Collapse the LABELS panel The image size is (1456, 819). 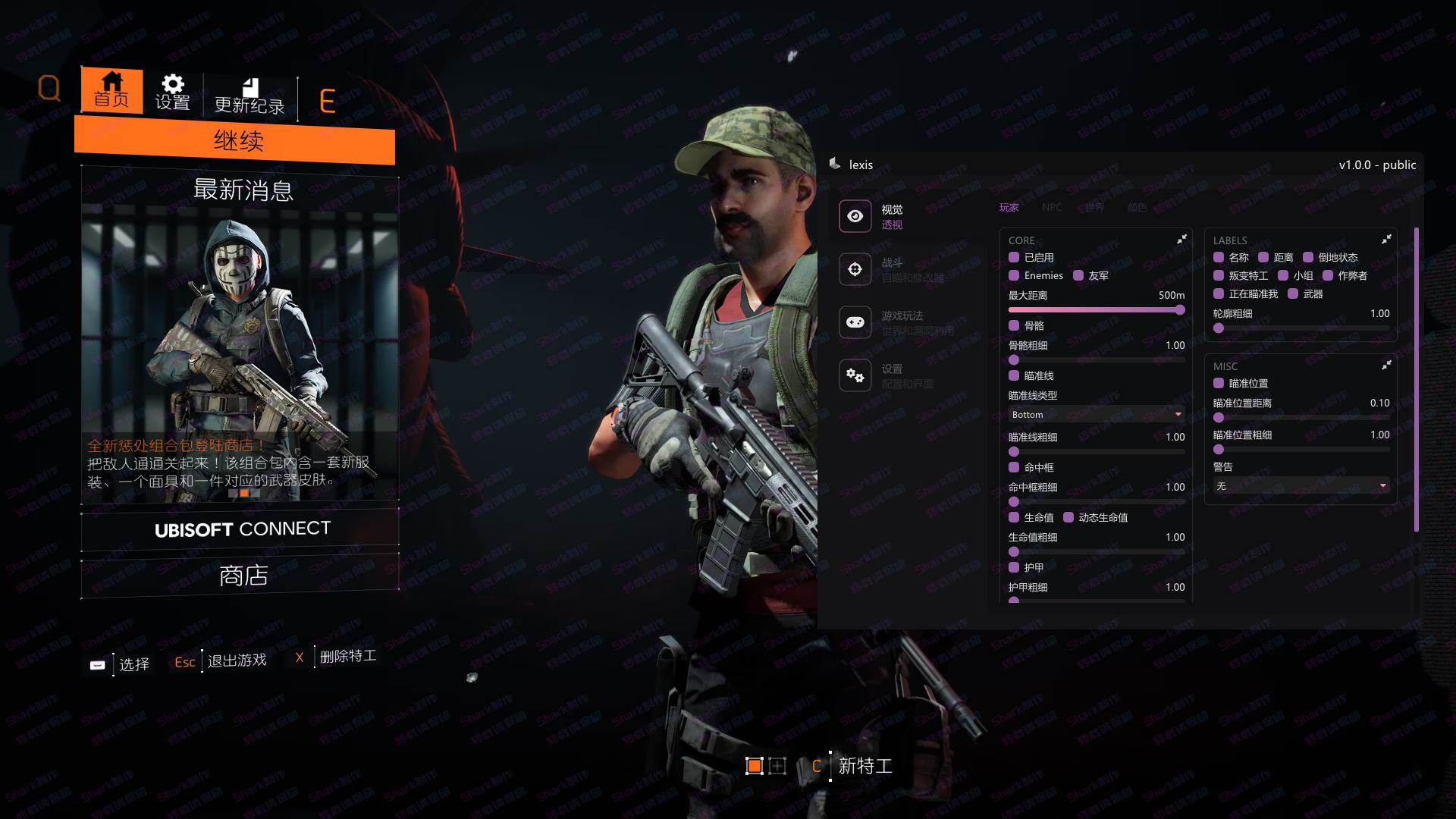pos(1386,240)
